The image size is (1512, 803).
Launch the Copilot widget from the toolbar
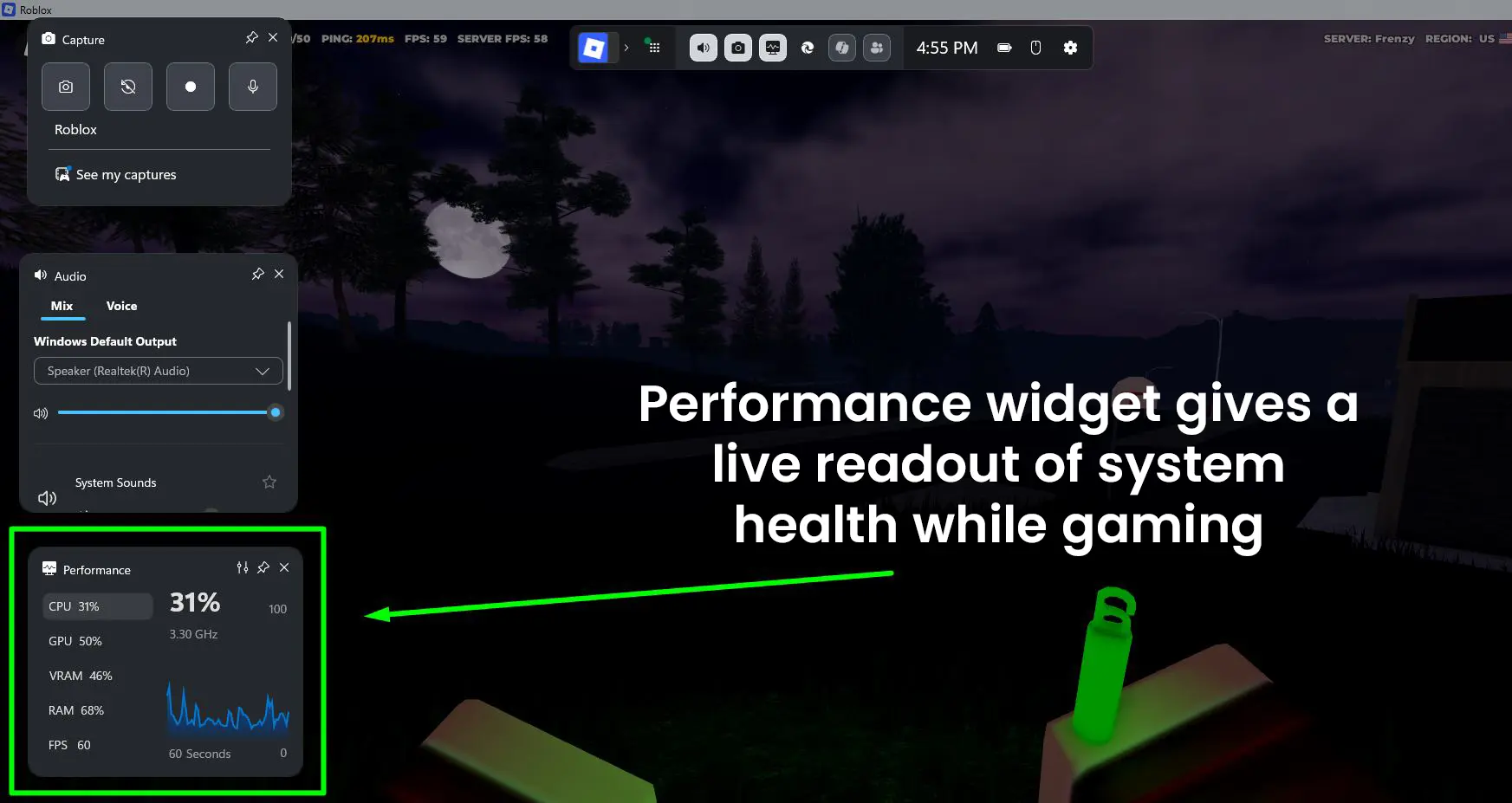[841, 48]
